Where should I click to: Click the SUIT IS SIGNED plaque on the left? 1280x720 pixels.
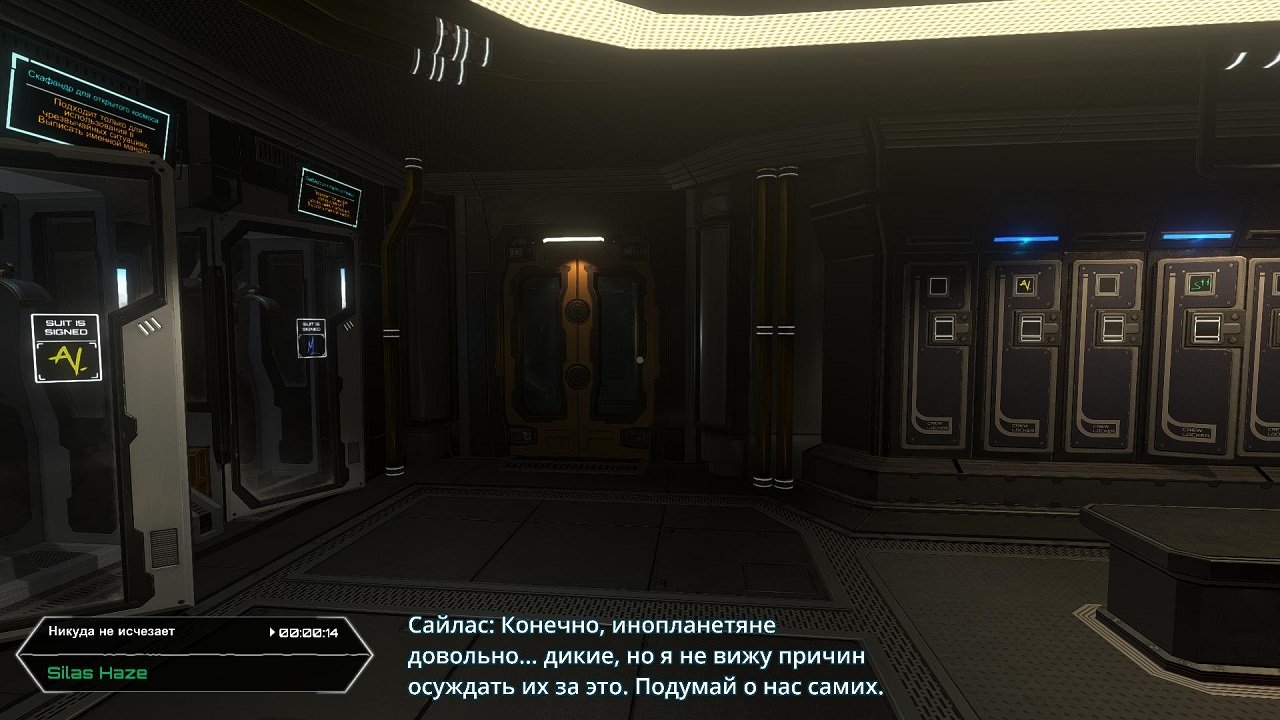pos(65,326)
